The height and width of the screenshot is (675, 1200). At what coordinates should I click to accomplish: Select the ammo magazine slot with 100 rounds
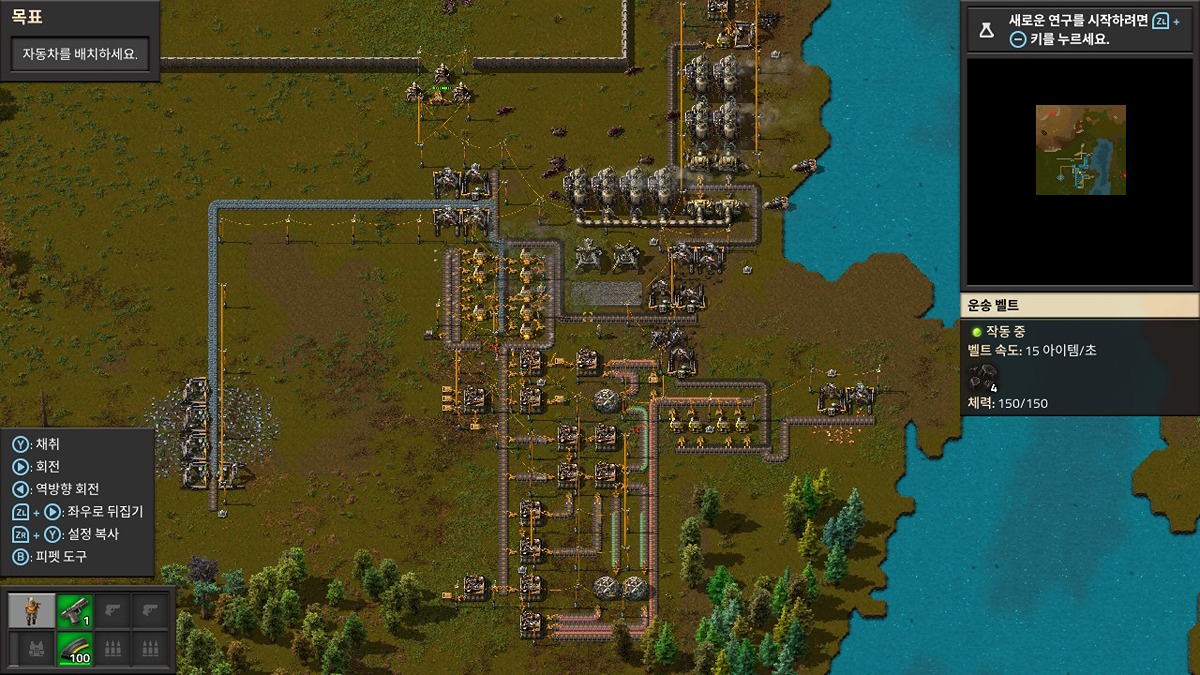[74, 650]
